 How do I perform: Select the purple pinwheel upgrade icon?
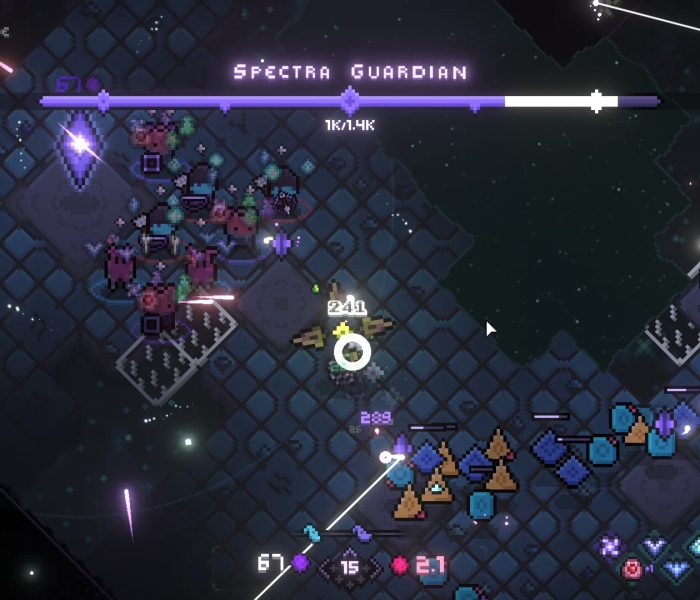(609, 546)
